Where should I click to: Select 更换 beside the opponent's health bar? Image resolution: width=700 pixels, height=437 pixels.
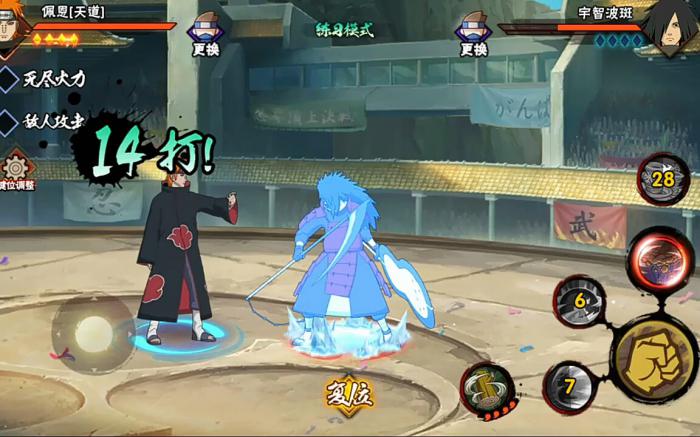click(473, 36)
